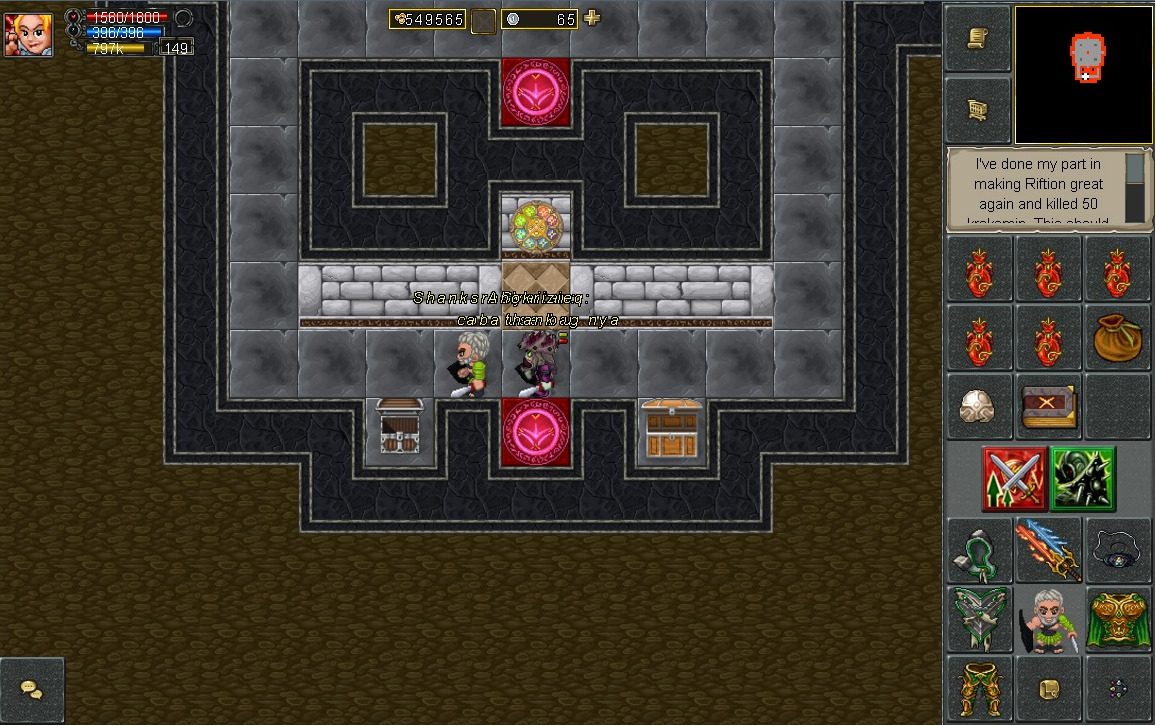
Task: Click the minimap
Action: click(x=1084, y=75)
